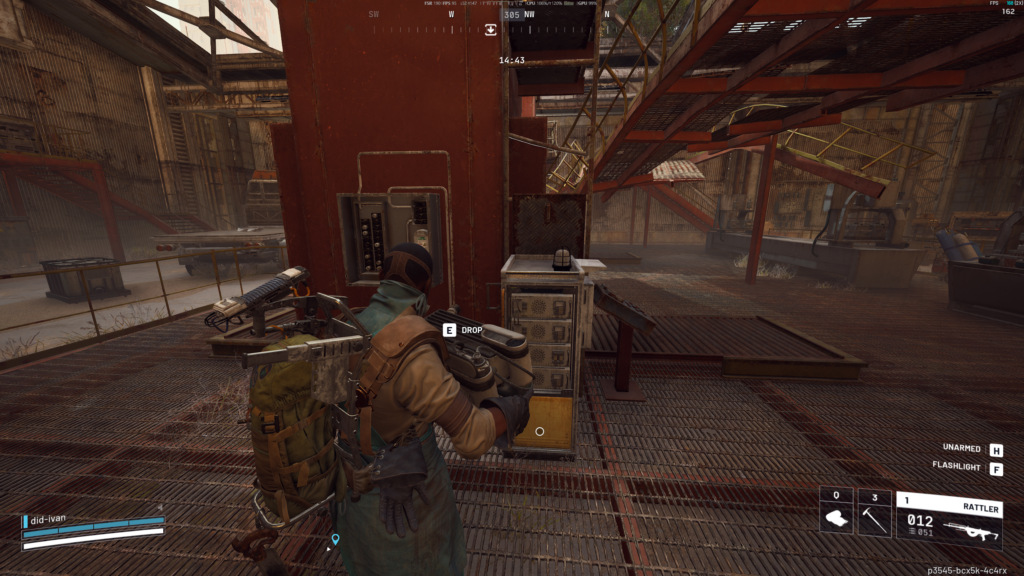Click the Flashlight toggle label

coord(957,468)
